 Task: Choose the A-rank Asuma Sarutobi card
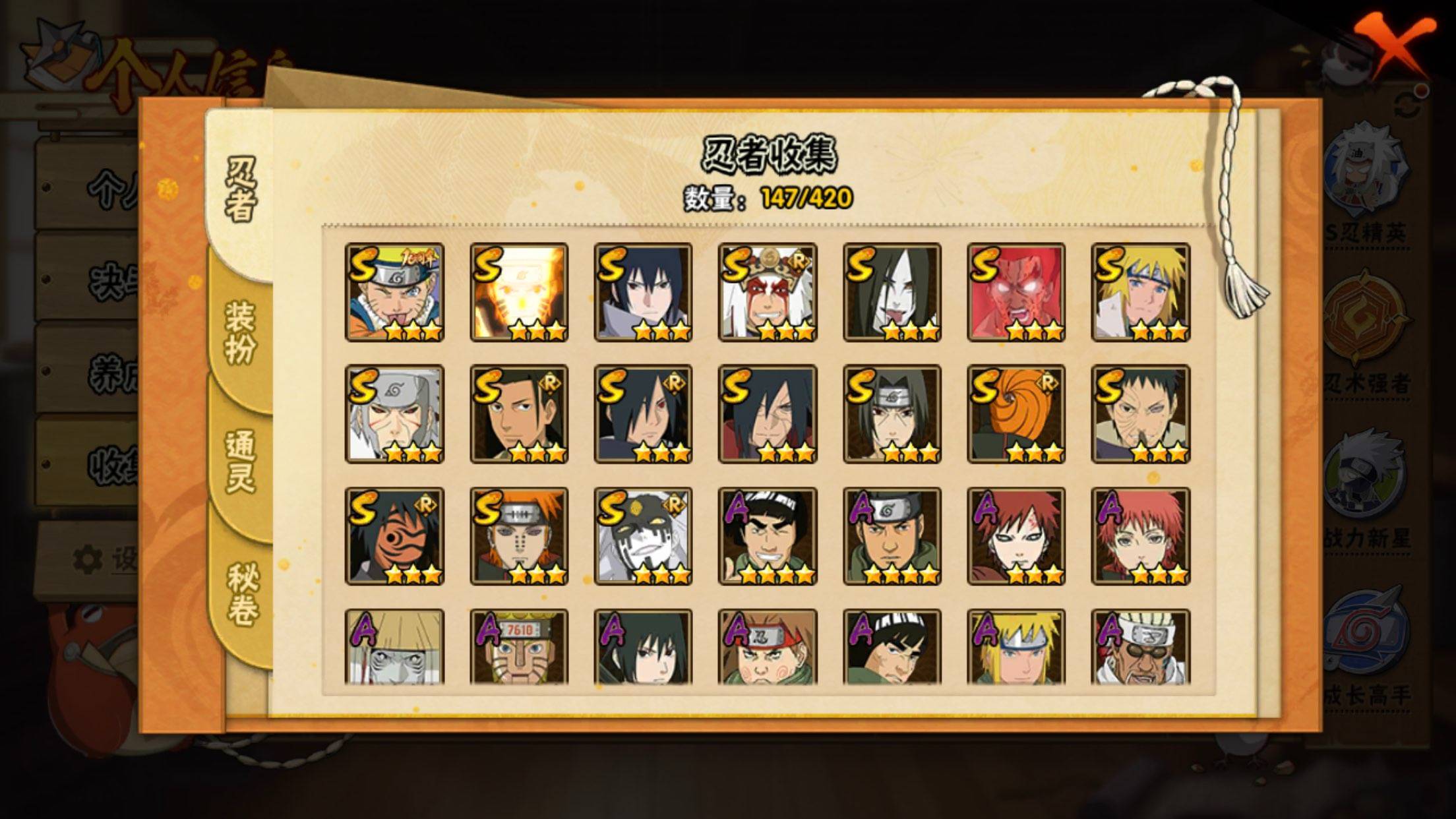[x=892, y=536]
